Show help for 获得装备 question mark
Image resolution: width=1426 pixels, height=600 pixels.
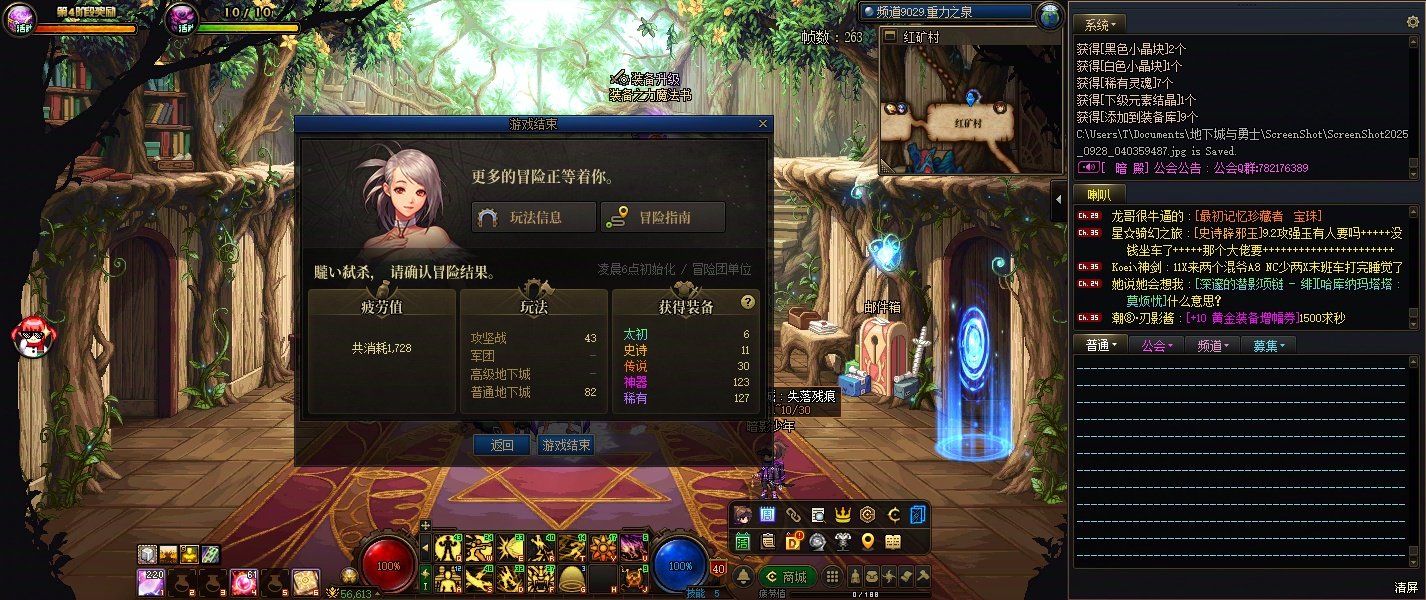point(747,302)
